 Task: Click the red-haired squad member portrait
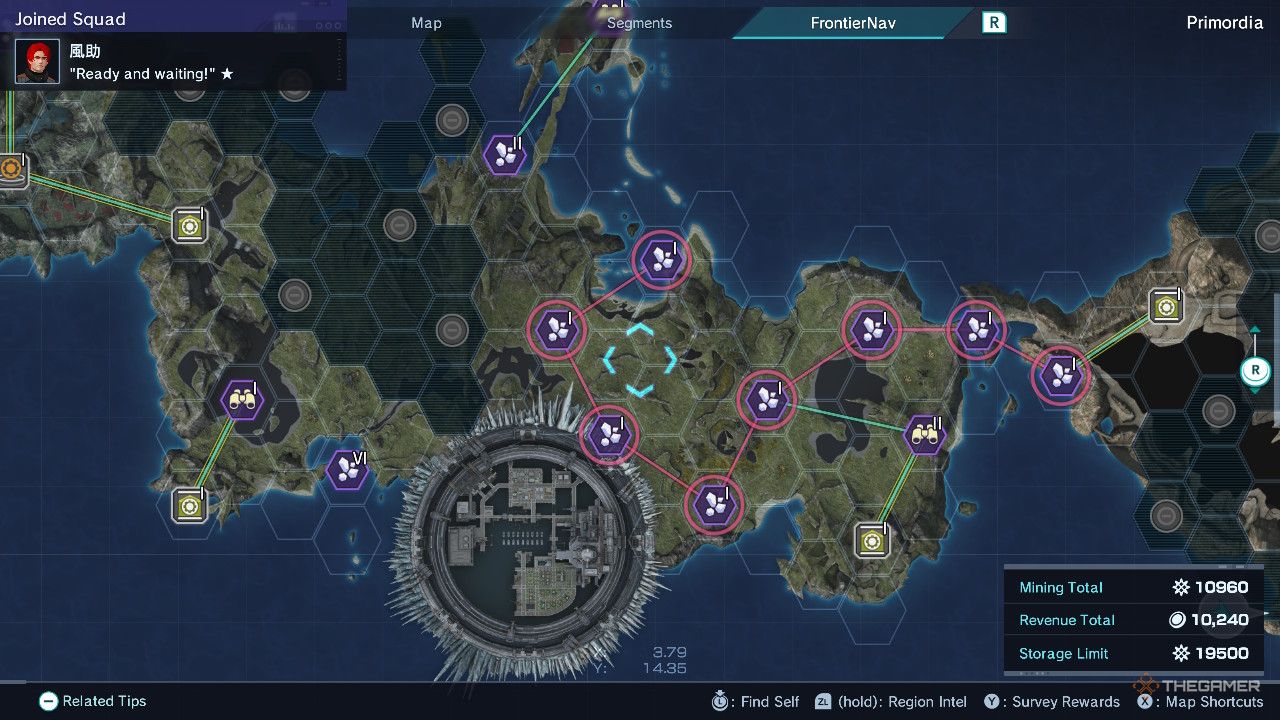coord(38,62)
